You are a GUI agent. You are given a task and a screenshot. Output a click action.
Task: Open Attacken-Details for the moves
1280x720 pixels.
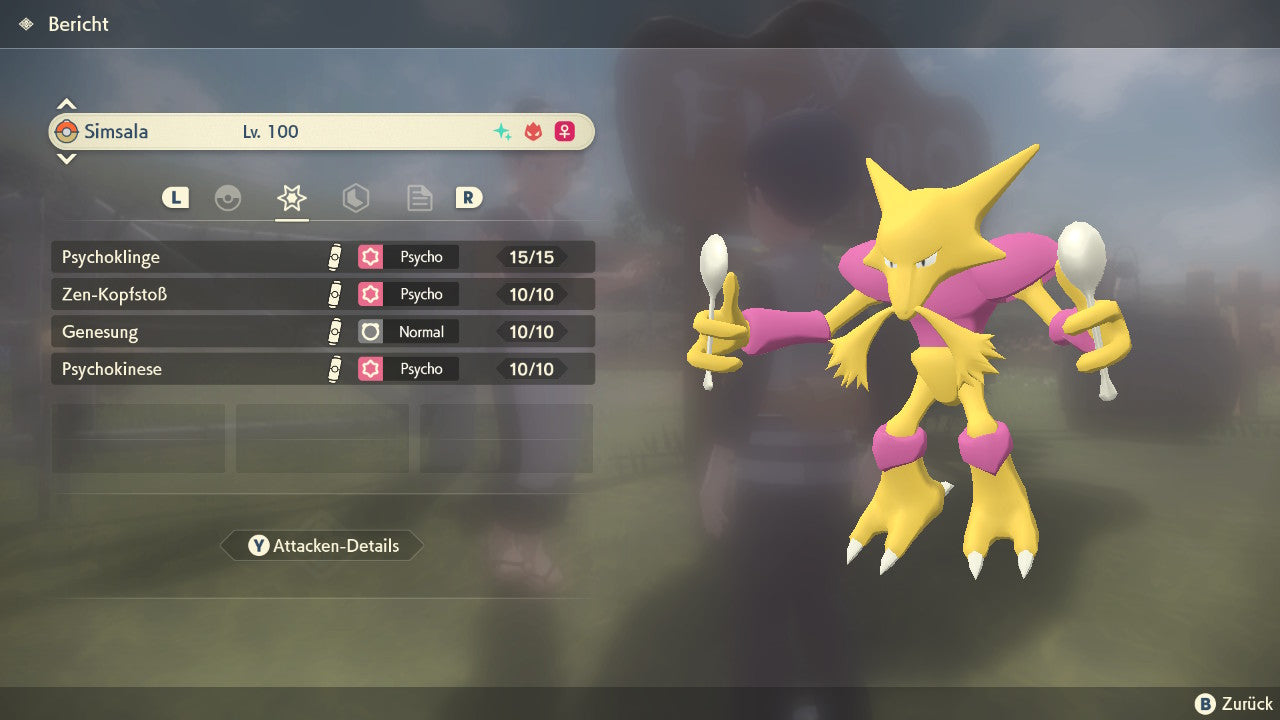[322, 546]
